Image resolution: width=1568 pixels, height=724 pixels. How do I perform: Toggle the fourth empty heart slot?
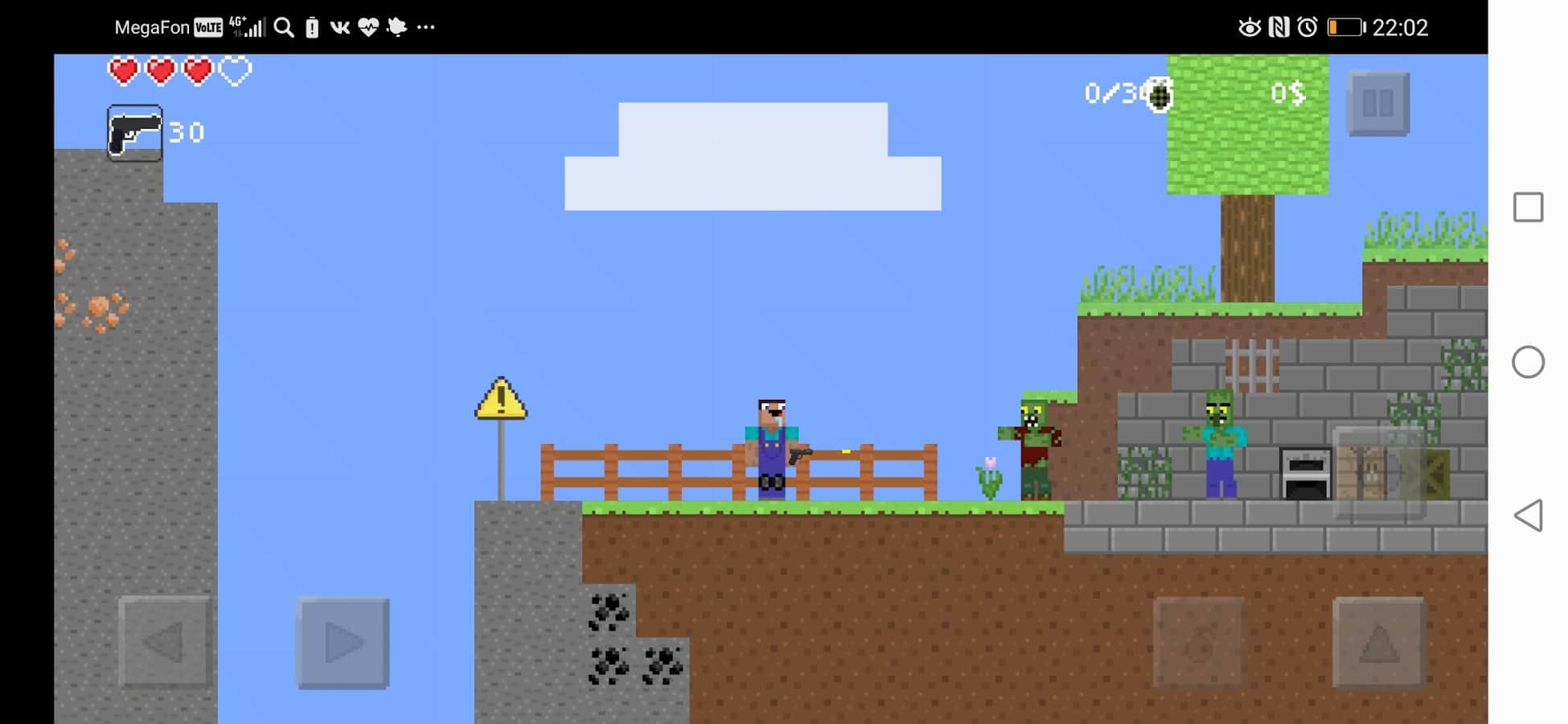(233, 71)
